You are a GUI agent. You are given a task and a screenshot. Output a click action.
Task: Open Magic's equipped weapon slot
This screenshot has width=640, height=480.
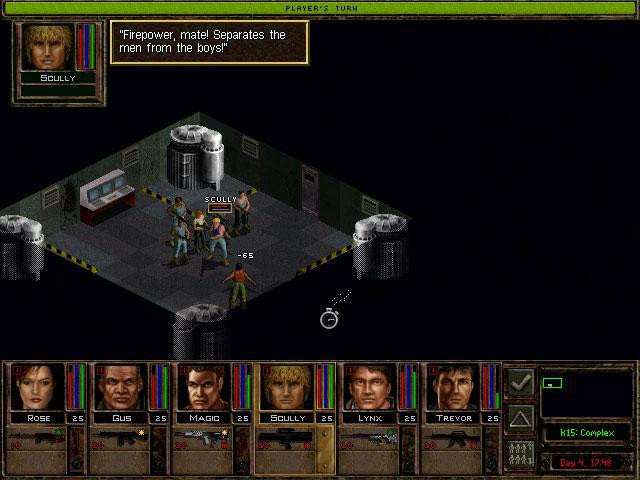tap(202, 438)
